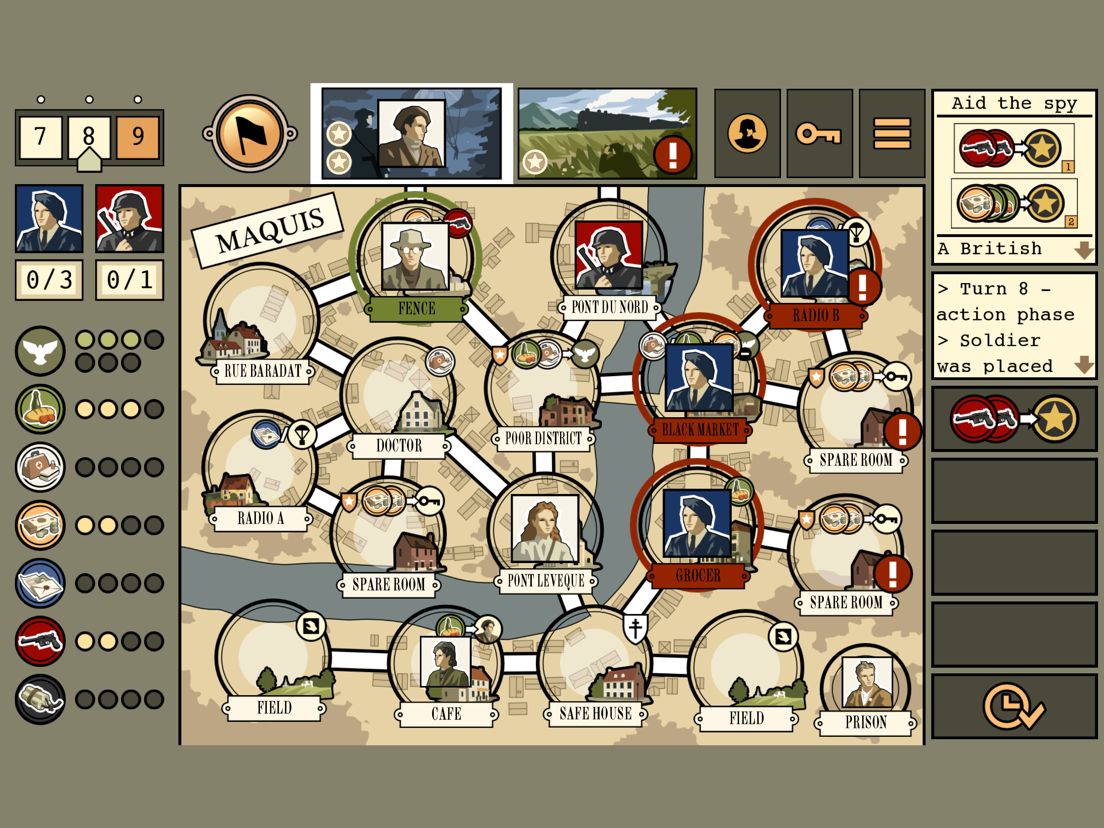Select the spy mission card with portrait
This screenshot has width=1104, height=828.
[412, 134]
